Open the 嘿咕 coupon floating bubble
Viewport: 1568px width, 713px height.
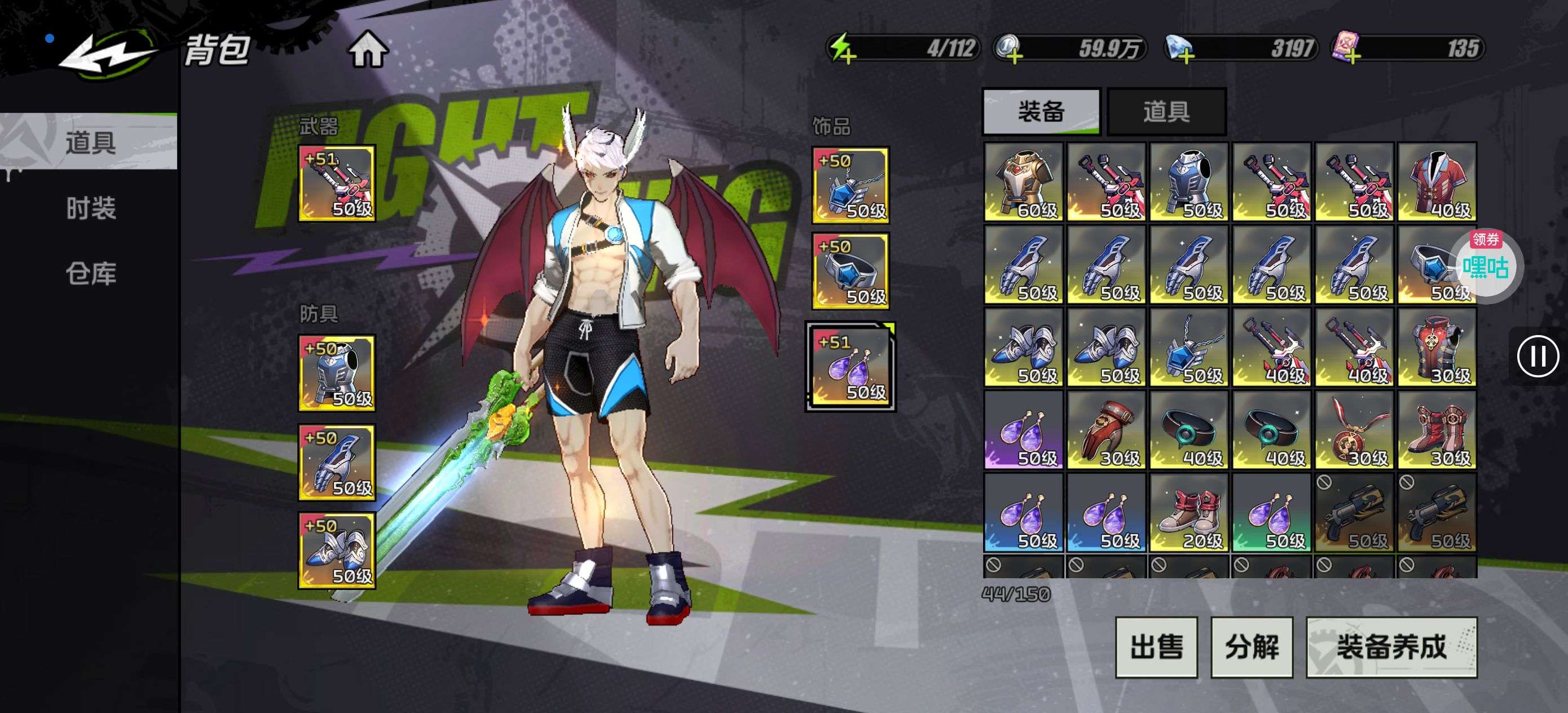coord(1485,265)
